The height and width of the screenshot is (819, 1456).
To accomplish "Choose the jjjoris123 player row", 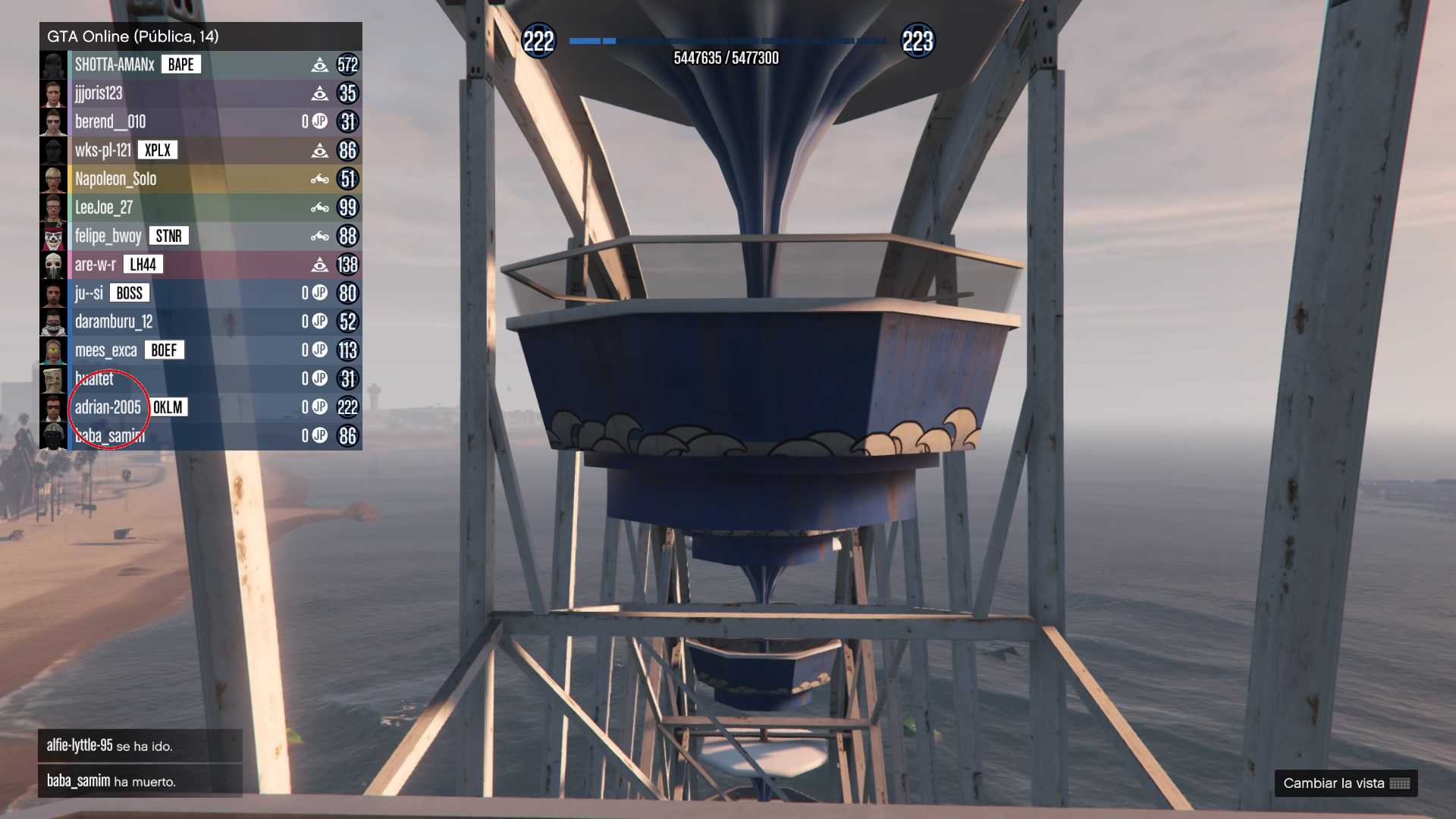I will point(99,93).
